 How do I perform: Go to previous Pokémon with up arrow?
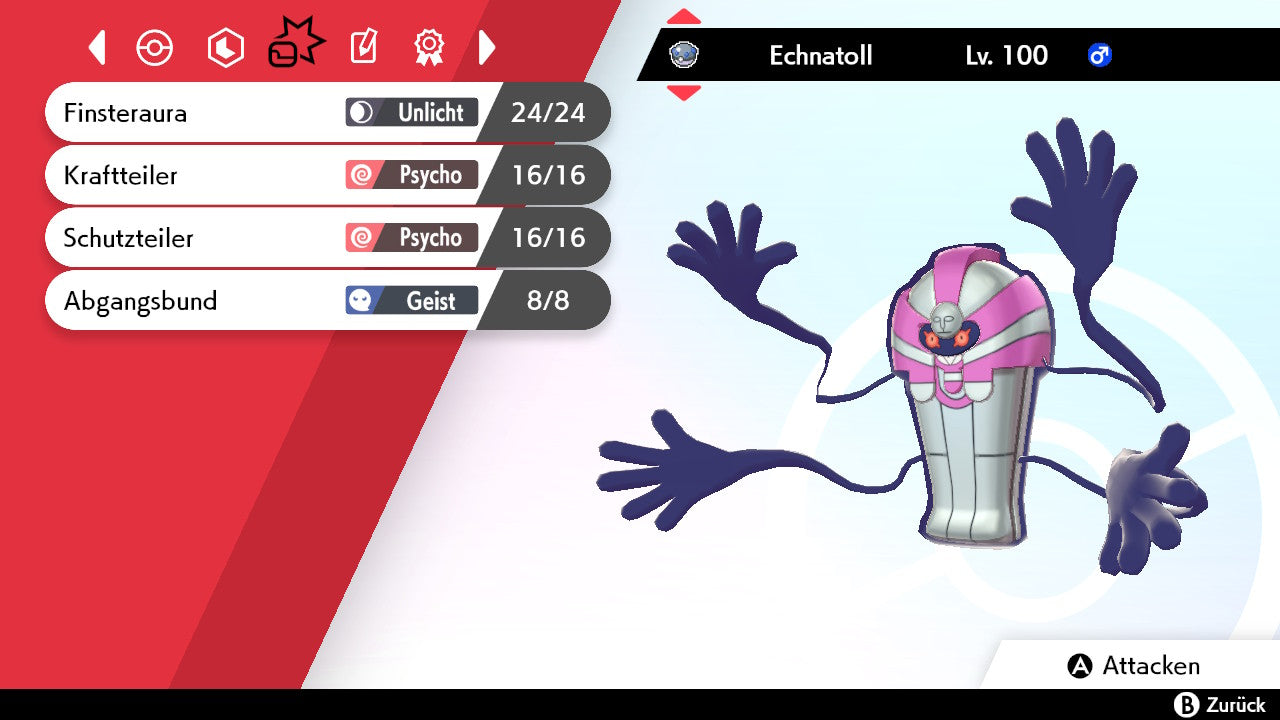[x=684, y=17]
